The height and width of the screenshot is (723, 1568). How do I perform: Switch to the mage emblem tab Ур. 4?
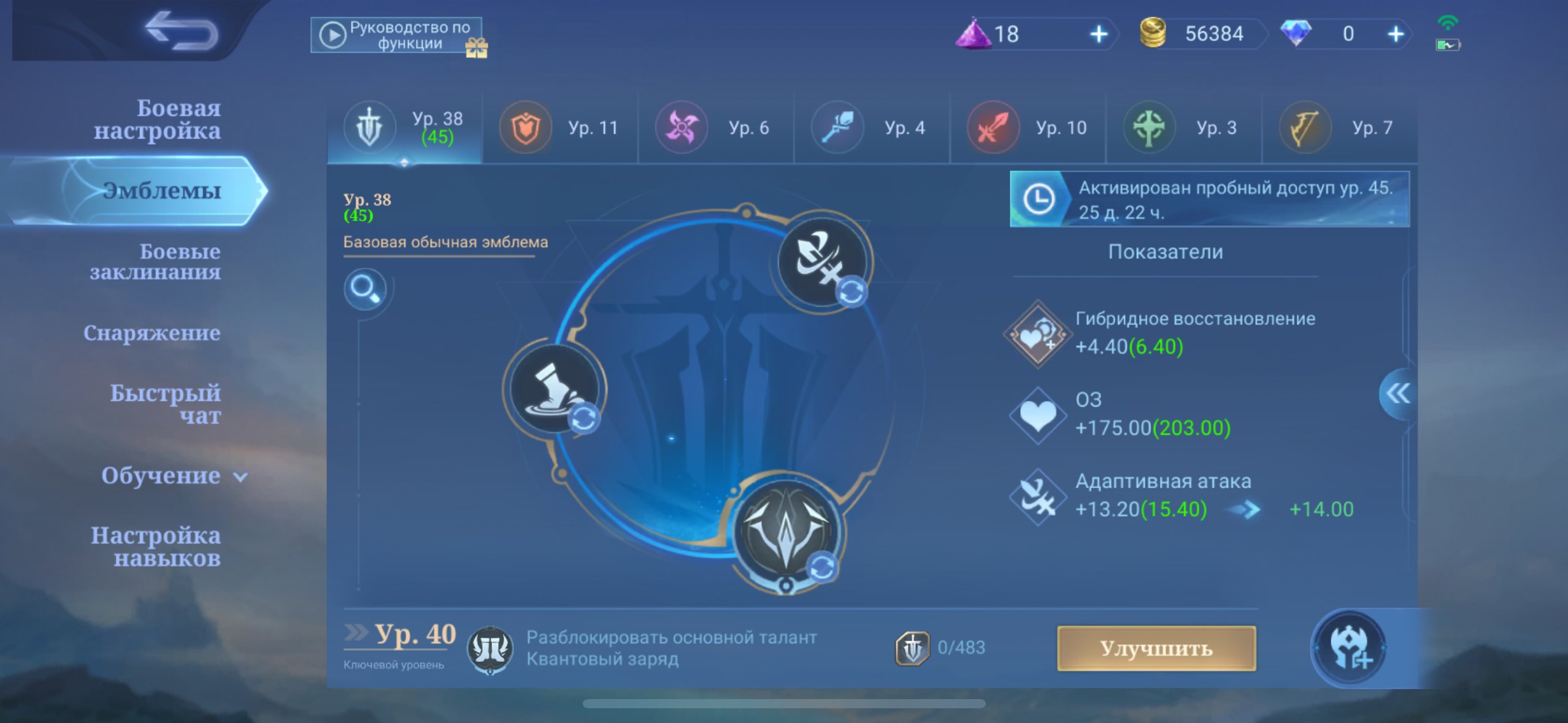coord(871,127)
